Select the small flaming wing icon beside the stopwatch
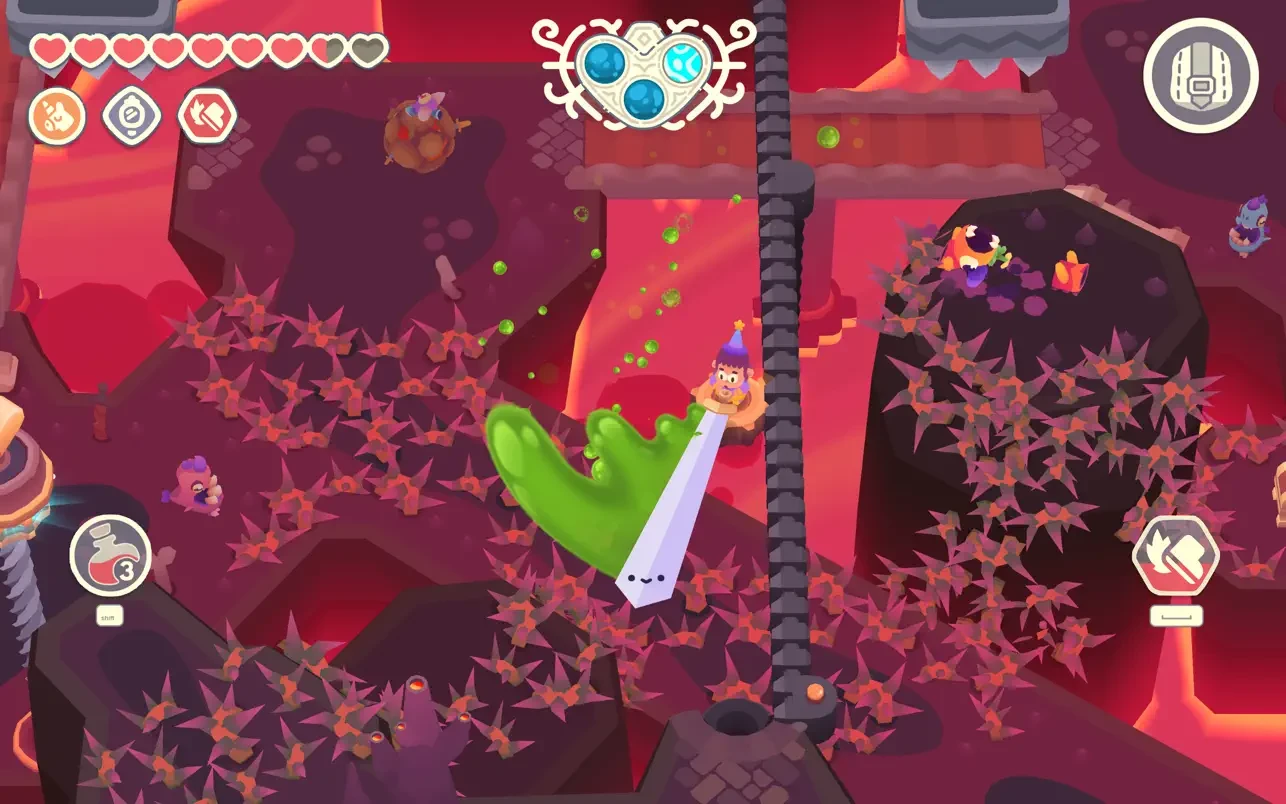 coord(207,116)
